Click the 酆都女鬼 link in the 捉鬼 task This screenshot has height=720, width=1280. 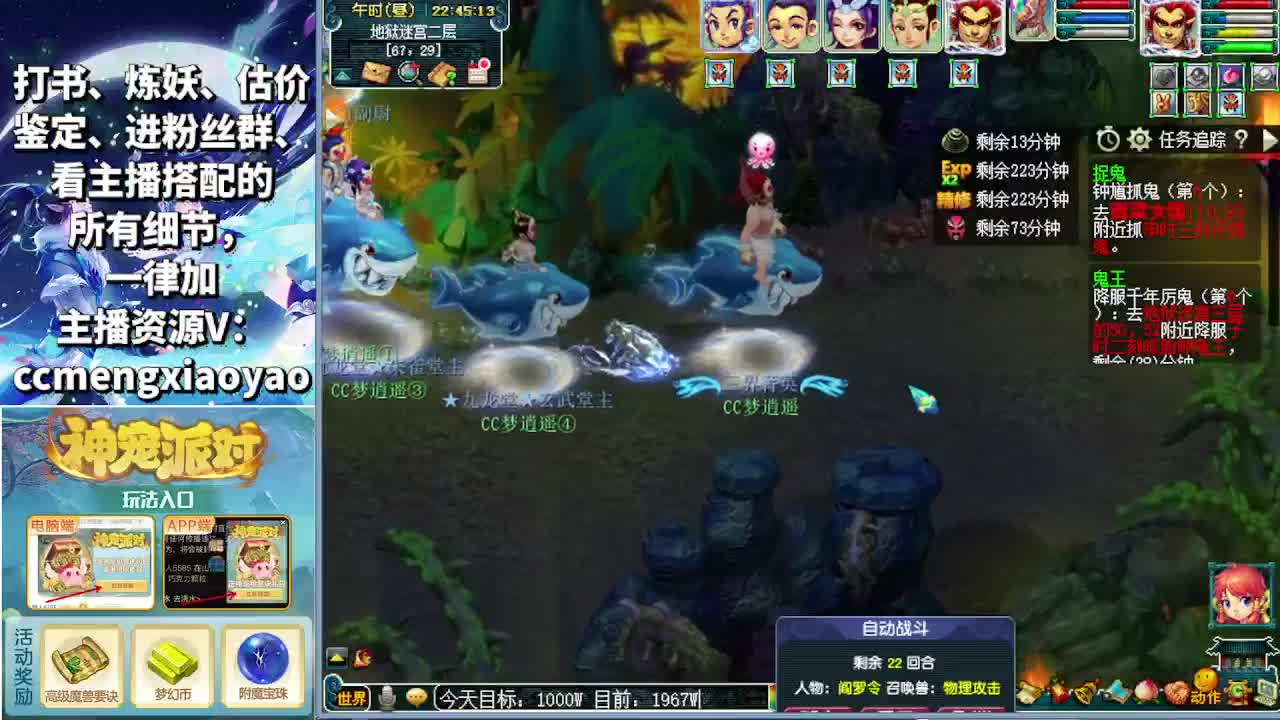click(1143, 213)
